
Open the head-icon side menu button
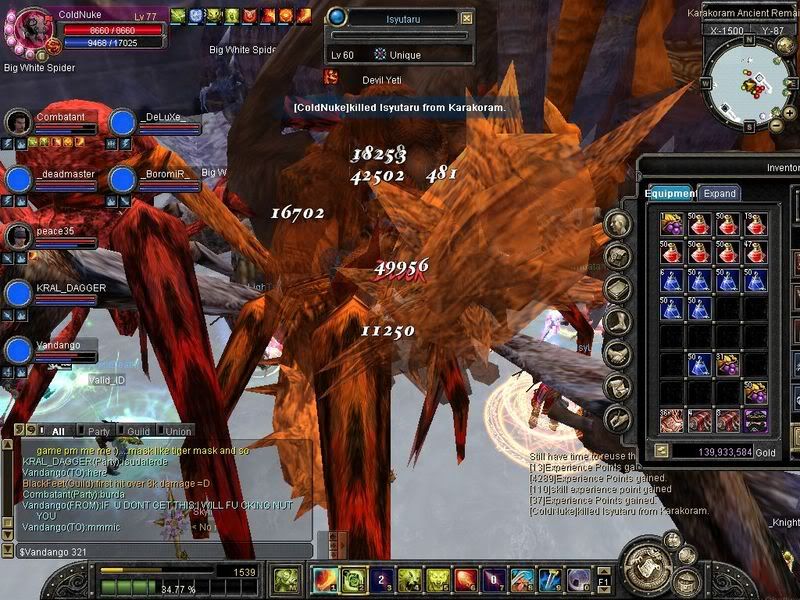[x=619, y=224]
